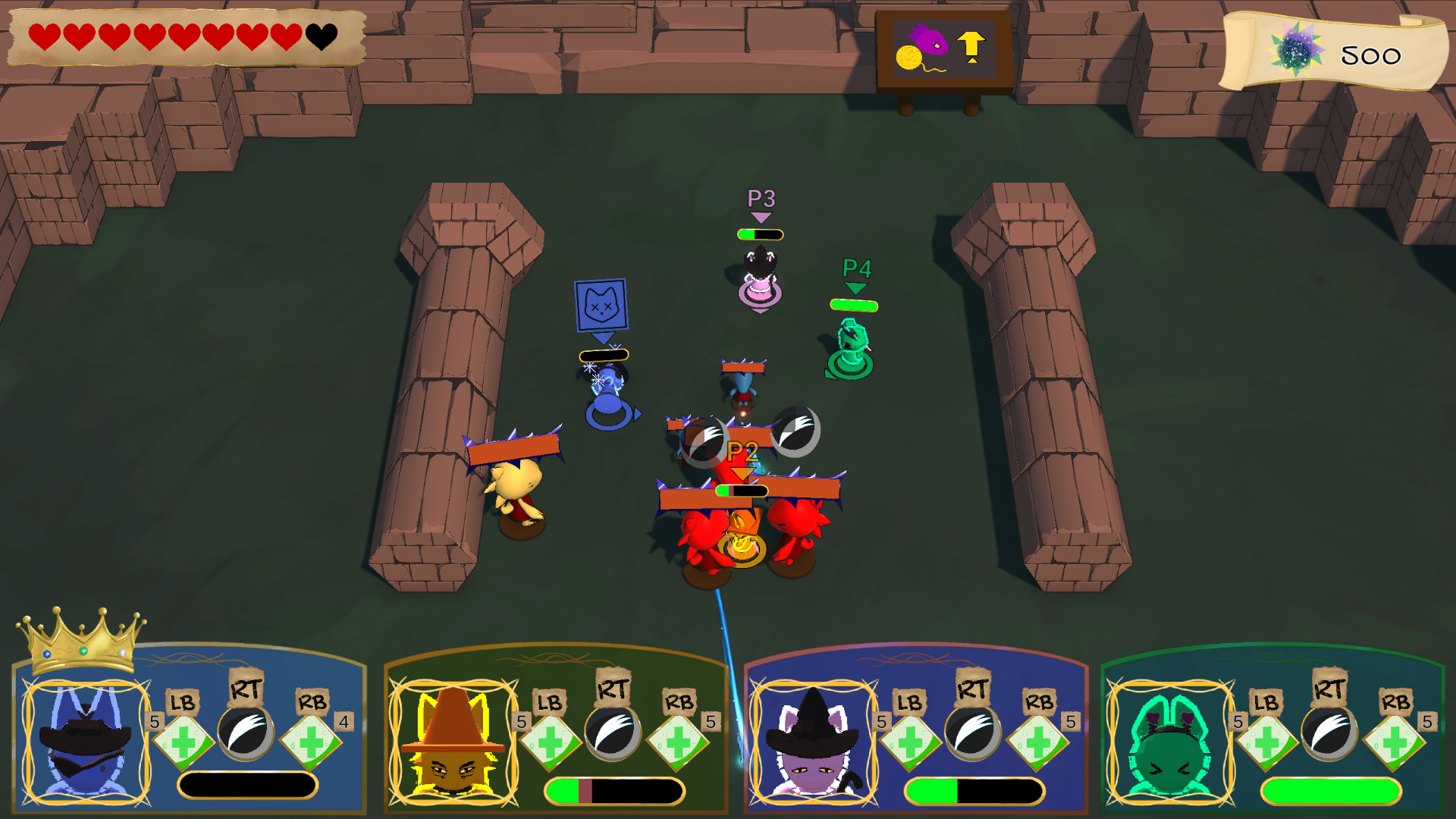Viewport: 1456px width, 819px height.
Task: Use the blue cat's RB heal cross
Action: pyautogui.click(x=311, y=741)
